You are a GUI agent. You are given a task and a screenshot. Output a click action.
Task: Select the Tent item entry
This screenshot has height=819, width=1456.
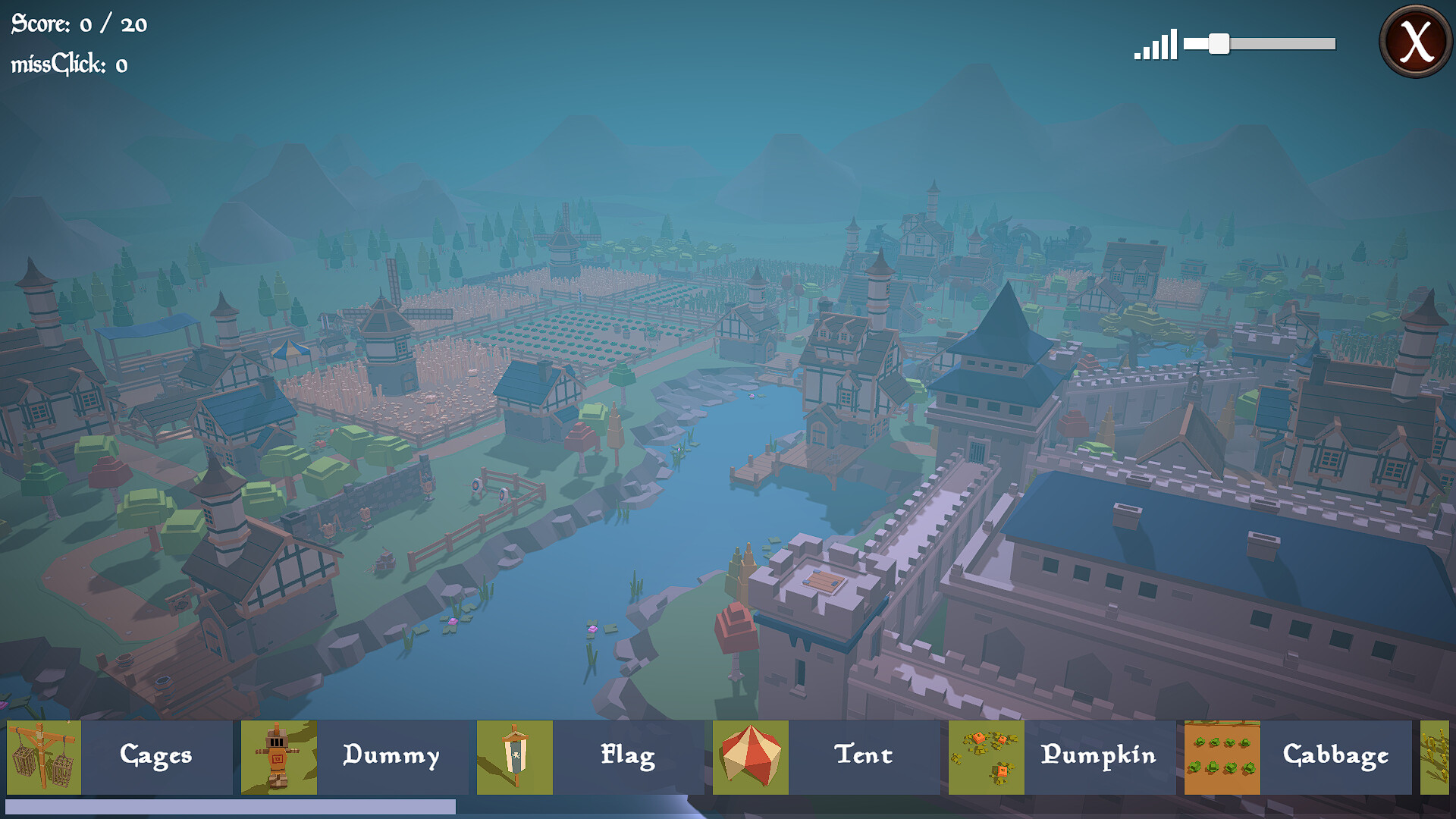(x=864, y=756)
